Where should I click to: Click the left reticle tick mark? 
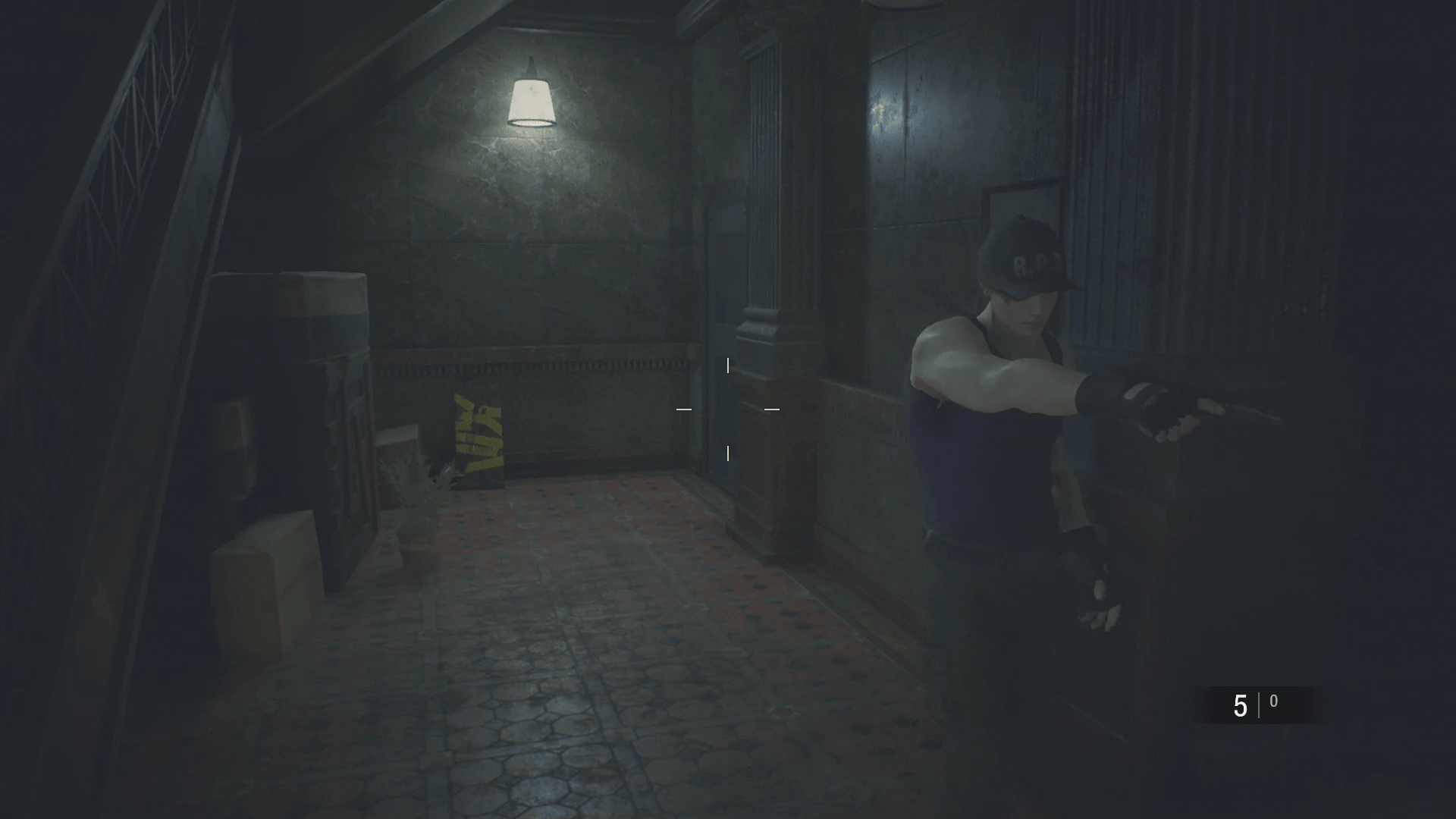point(685,409)
